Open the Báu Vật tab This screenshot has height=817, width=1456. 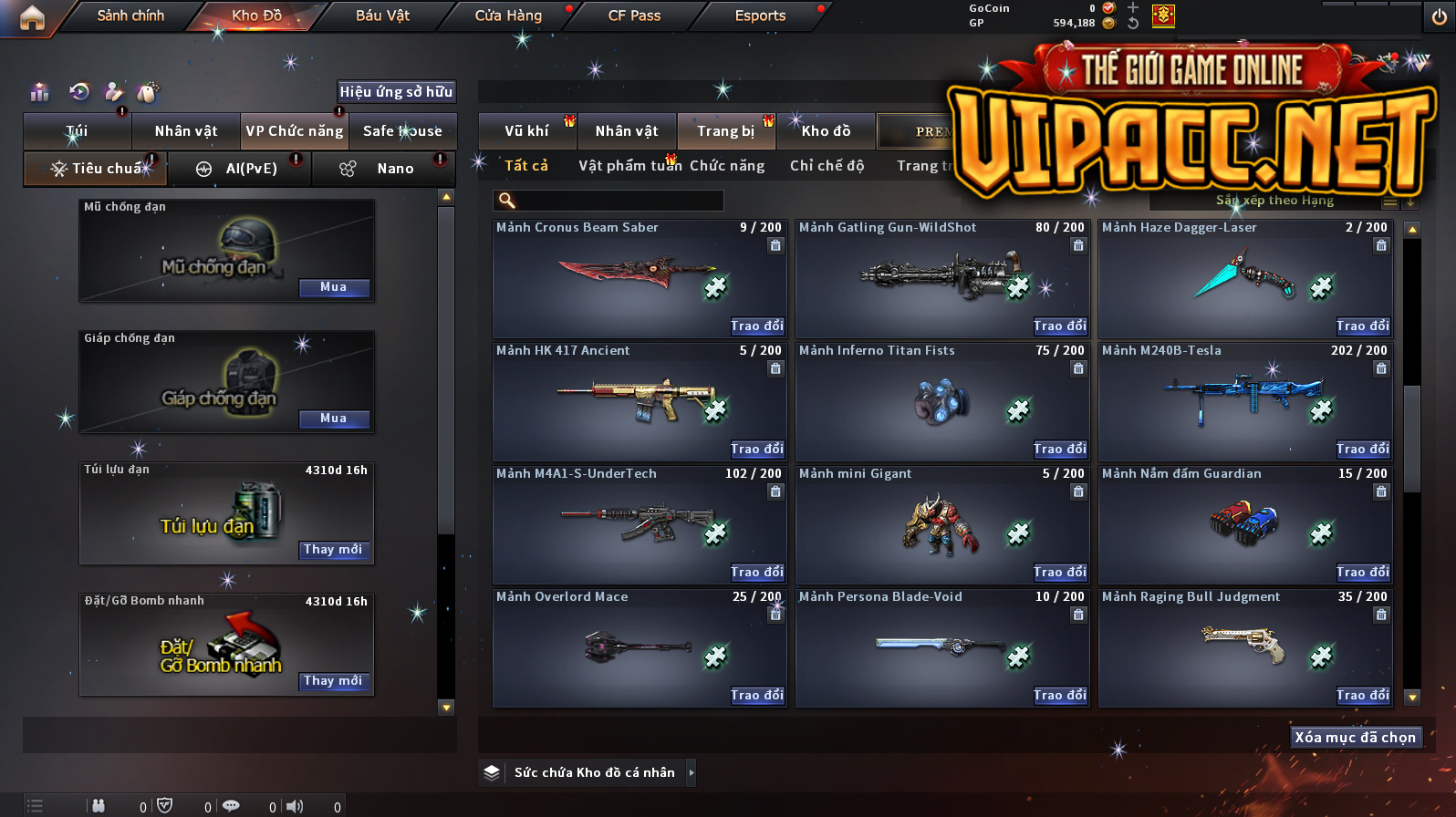tap(382, 16)
